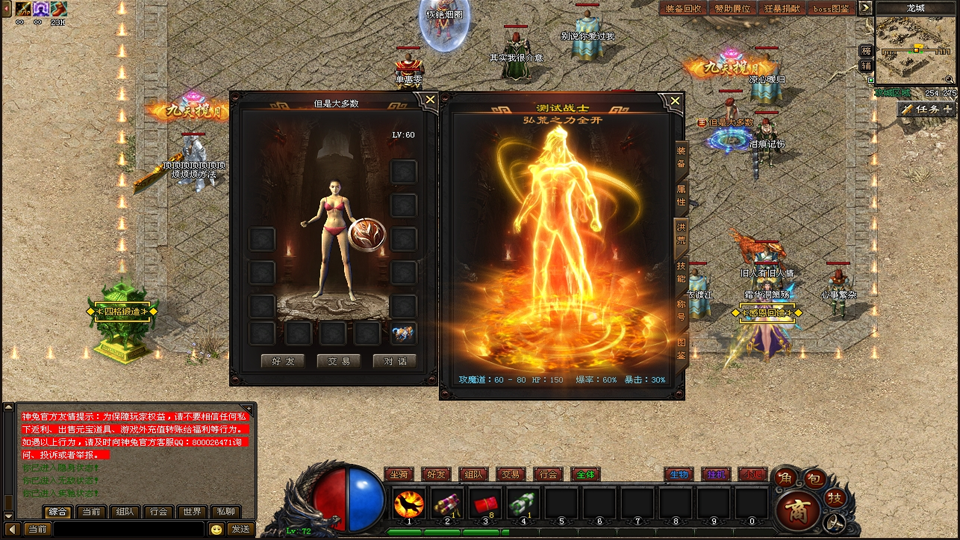
Task: Click the 好友 button in the inspection panel
Action: coord(282,361)
